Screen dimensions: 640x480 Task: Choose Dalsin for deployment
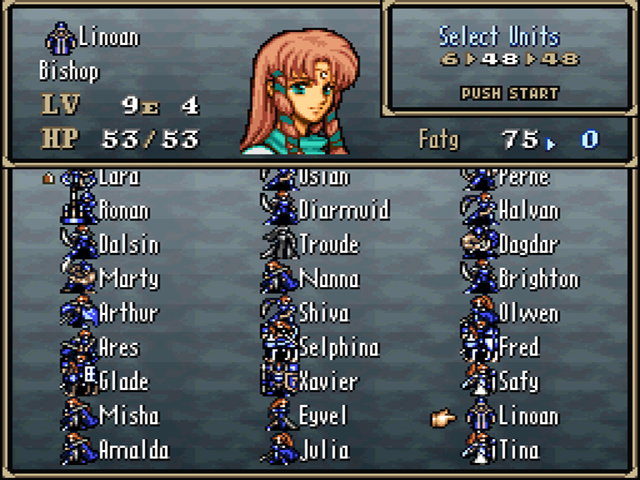pyautogui.click(x=129, y=245)
